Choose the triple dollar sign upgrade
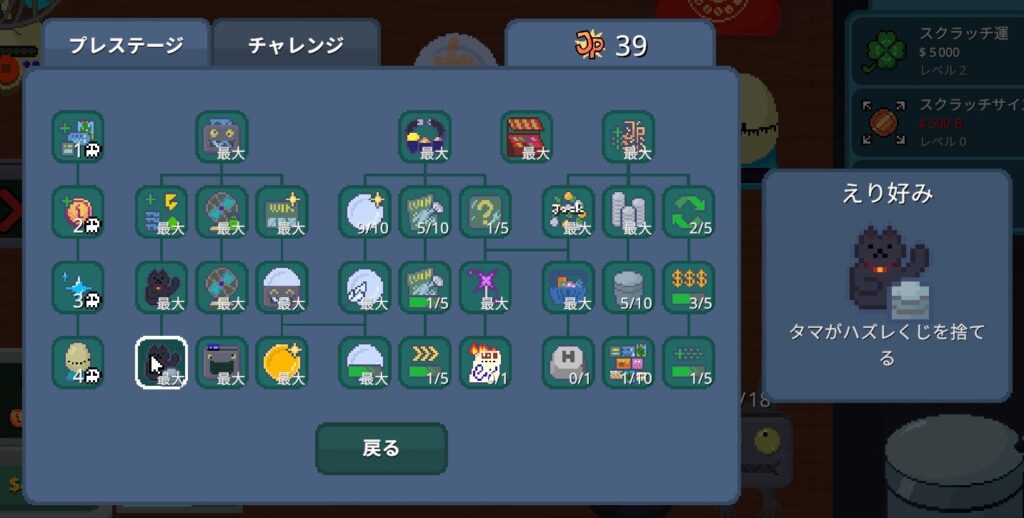 (x=688, y=286)
